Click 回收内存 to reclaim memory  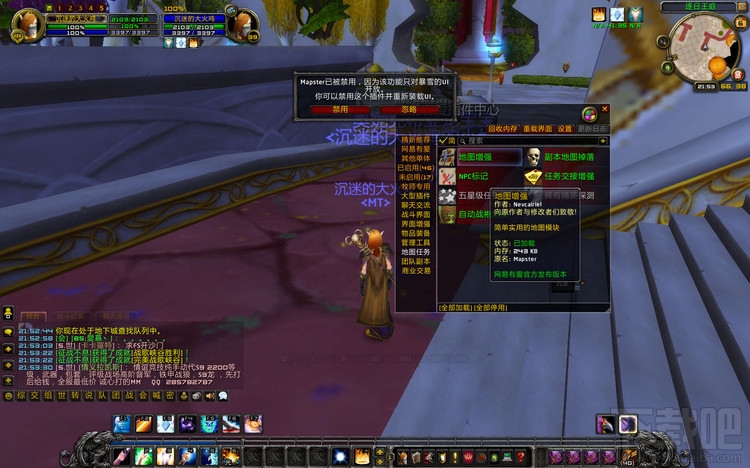502,129
